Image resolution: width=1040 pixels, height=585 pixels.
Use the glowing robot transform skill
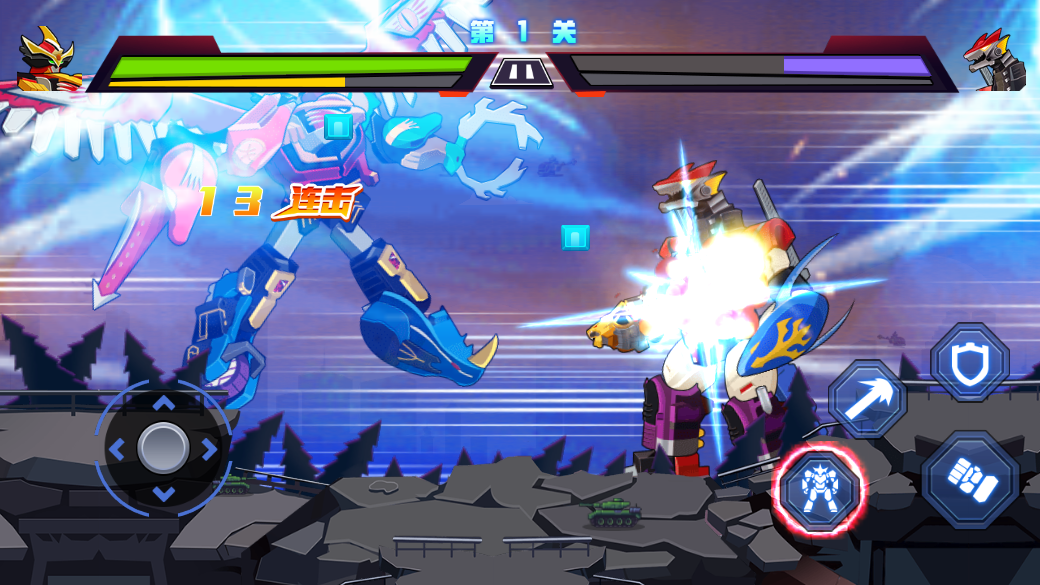[x=819, y=489]
